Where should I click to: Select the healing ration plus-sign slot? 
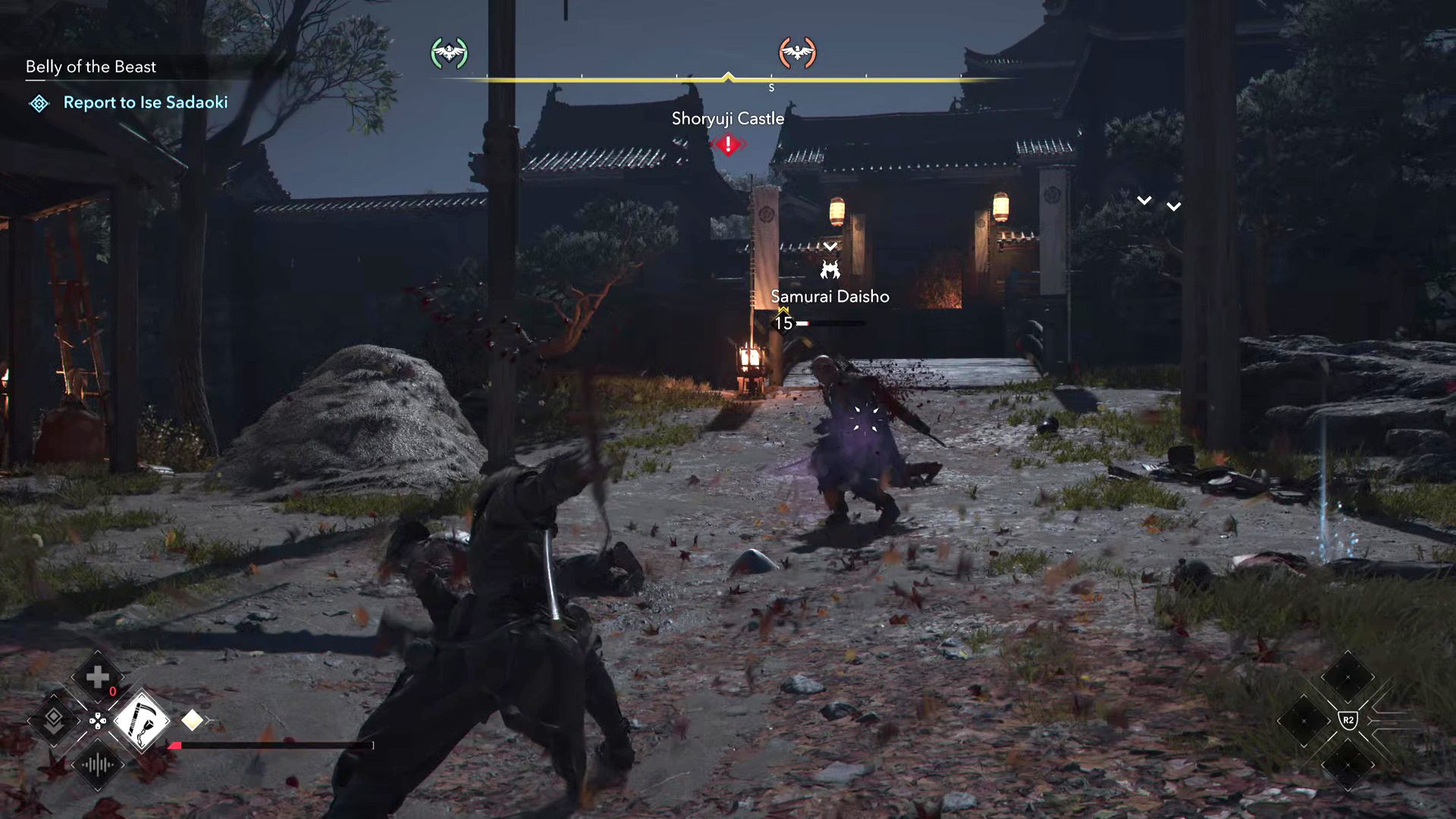(x=97, y=677)
